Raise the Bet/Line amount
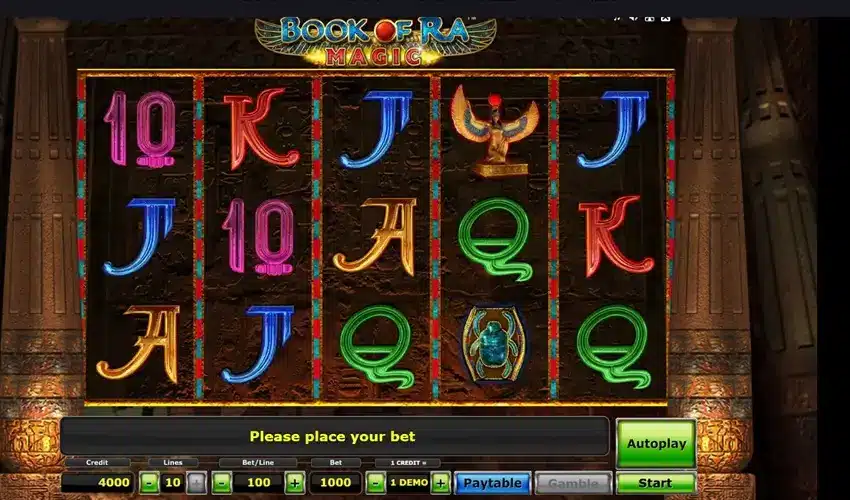850x500 pixels. [294, 483]
